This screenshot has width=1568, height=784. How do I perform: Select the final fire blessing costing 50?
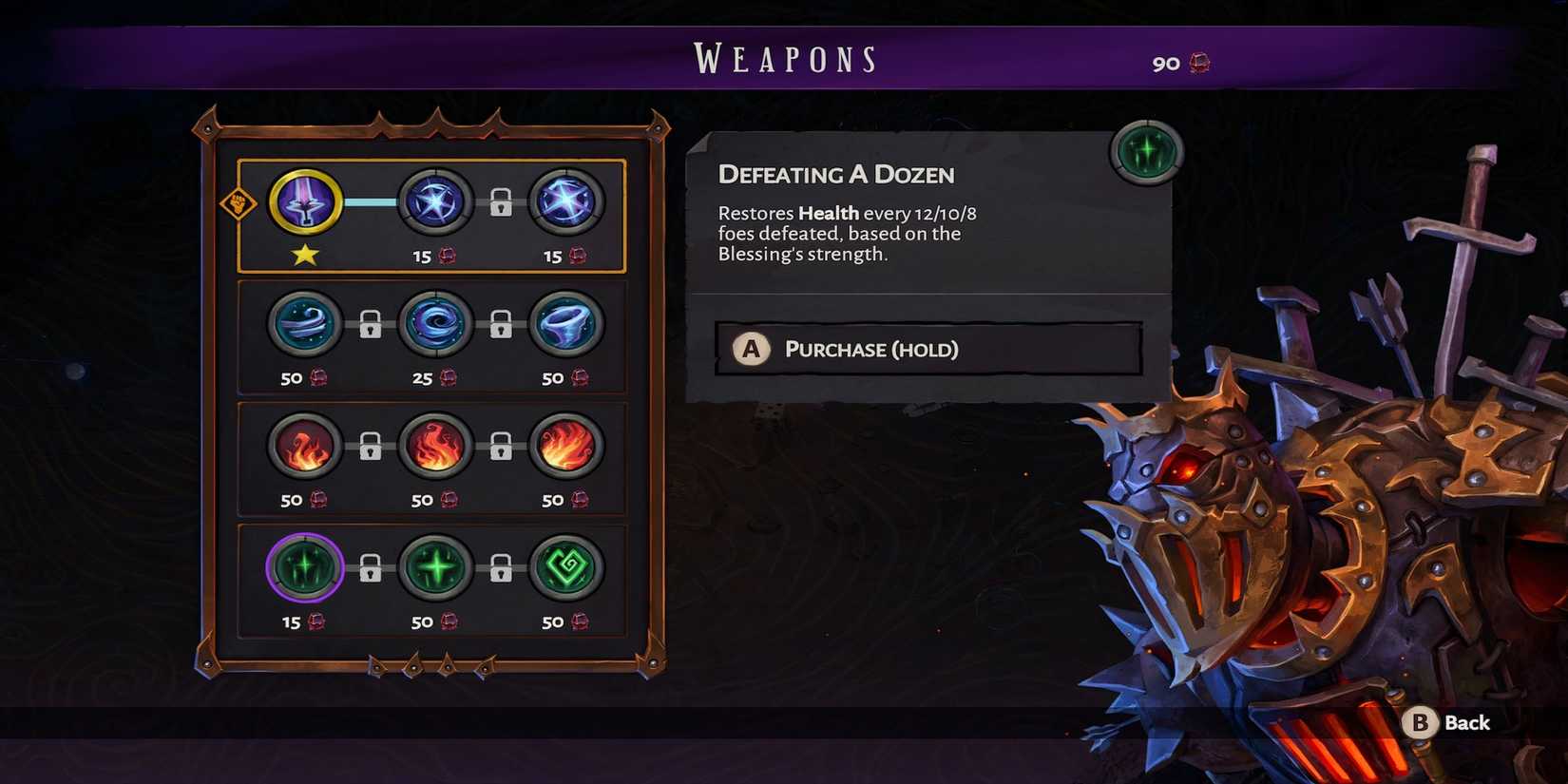tap(567, 447)
